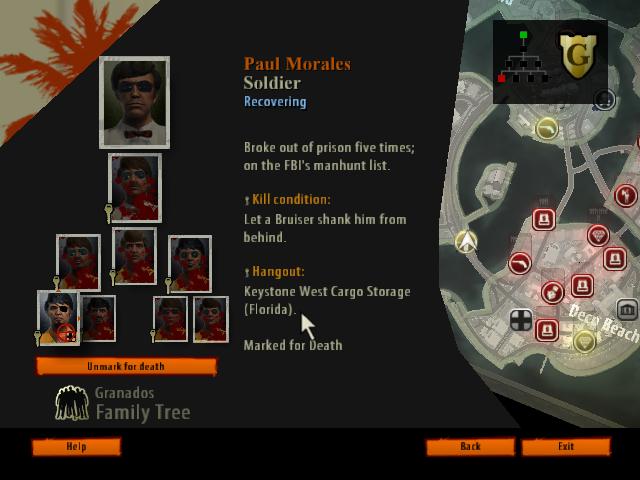Click the Unmark for death button
640x480 pixels.
[126, 367]
